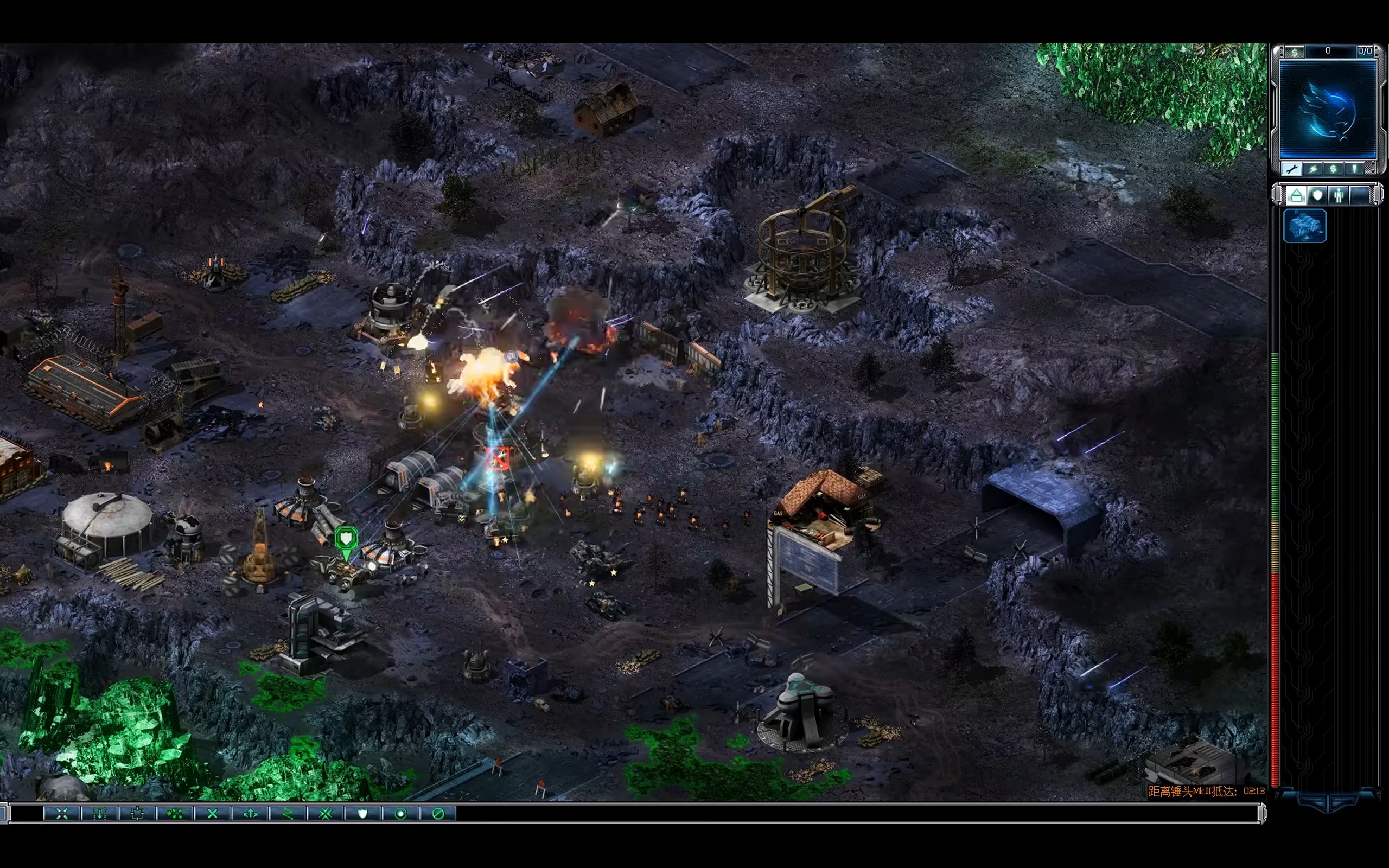Select the four-arrows converge command button

coord(62,813)
